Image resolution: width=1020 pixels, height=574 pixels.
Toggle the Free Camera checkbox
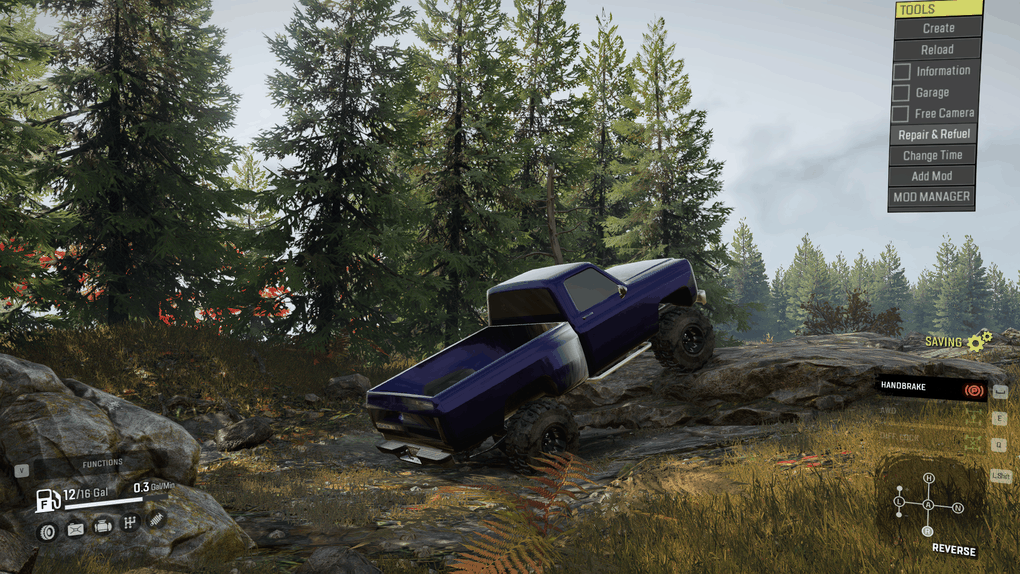pos(901,114)
